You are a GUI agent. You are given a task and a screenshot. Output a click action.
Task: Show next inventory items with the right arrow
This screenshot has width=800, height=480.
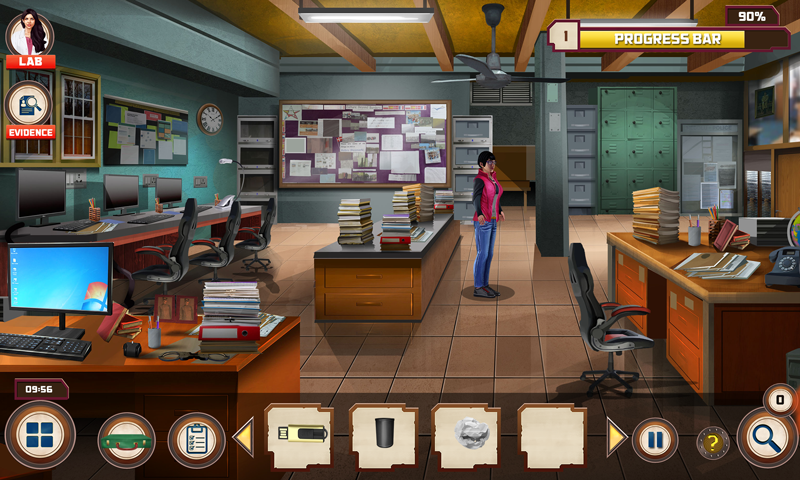(617, 438)
